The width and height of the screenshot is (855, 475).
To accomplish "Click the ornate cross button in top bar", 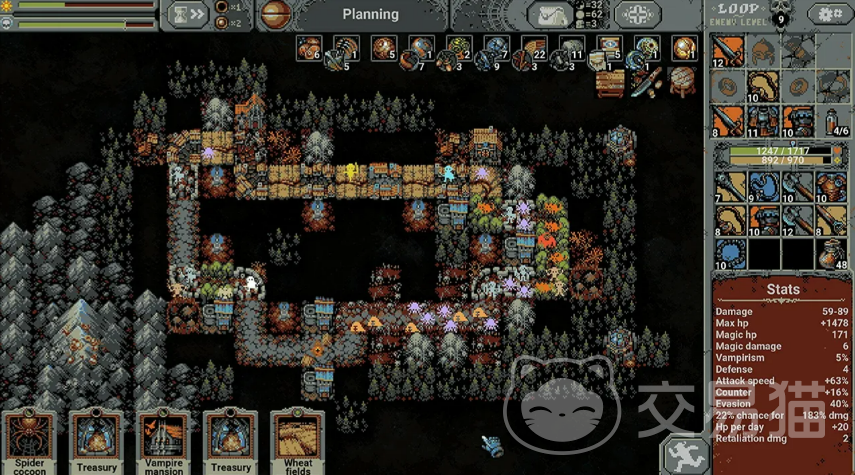I will coord(636,14).
